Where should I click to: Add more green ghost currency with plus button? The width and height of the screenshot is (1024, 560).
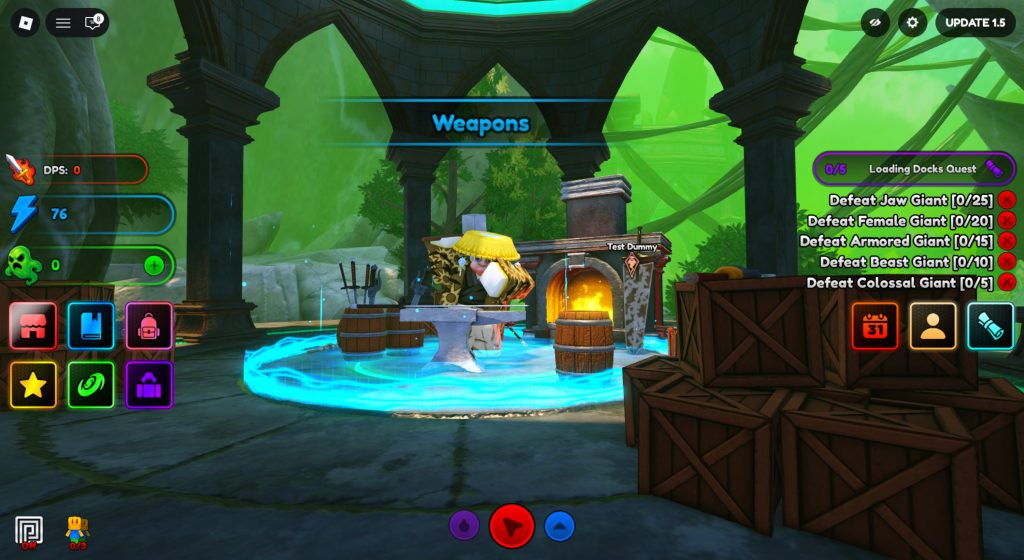point(154,265)
